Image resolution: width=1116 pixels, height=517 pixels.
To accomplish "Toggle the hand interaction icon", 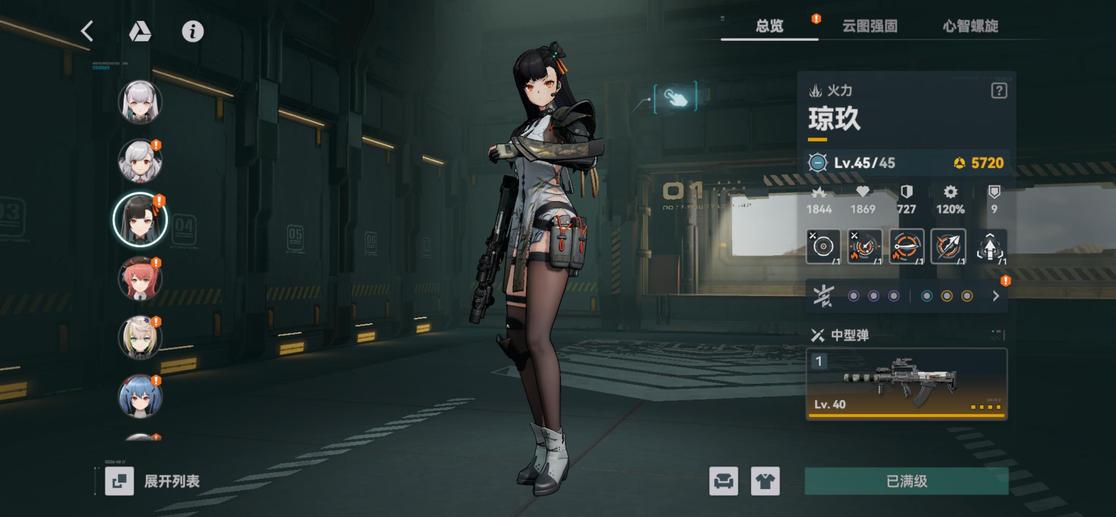I will 677,97.
